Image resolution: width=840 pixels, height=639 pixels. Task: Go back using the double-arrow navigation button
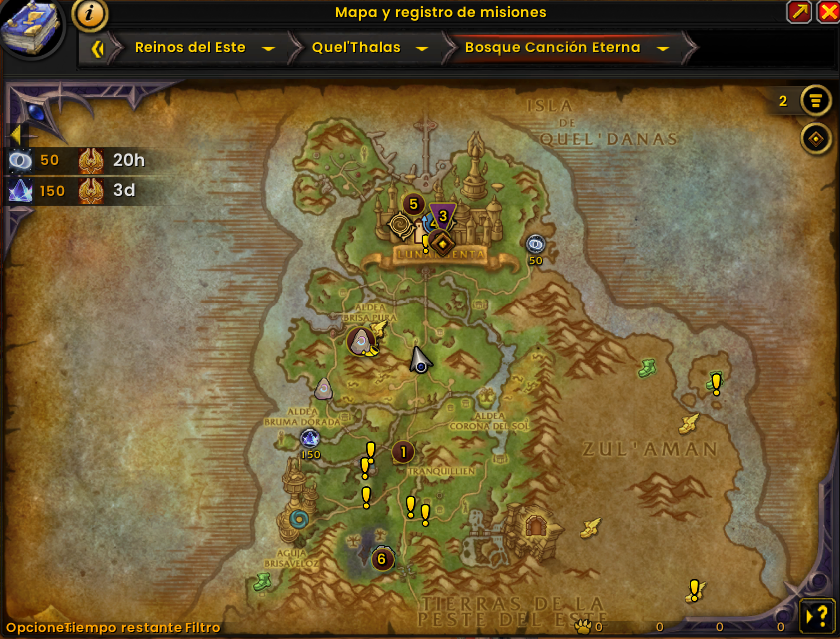coord(97,48)
